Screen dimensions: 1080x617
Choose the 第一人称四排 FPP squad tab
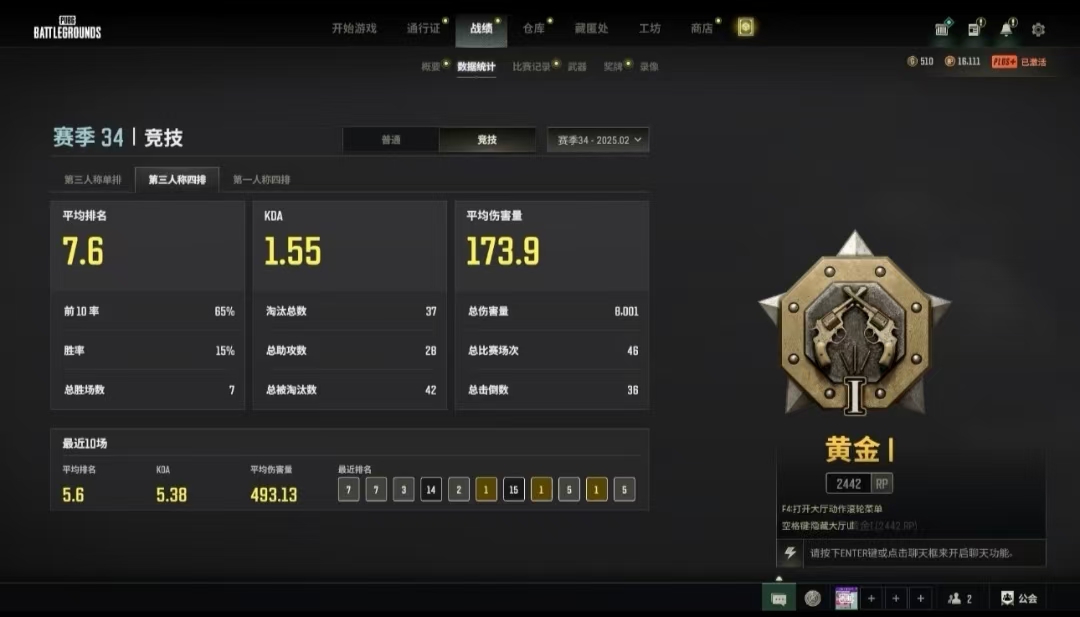pyautogui.click(x=261, y=180)
